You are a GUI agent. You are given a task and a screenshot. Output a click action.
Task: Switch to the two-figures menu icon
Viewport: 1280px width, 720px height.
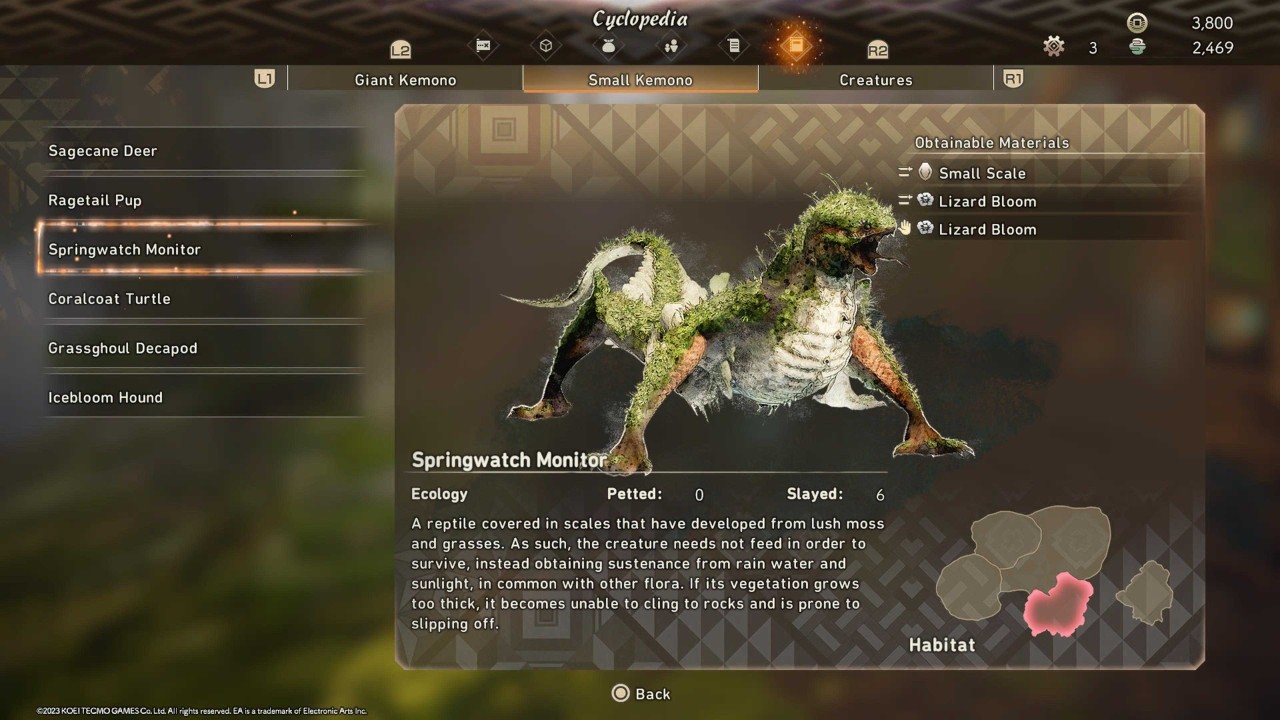click(671, 45)
